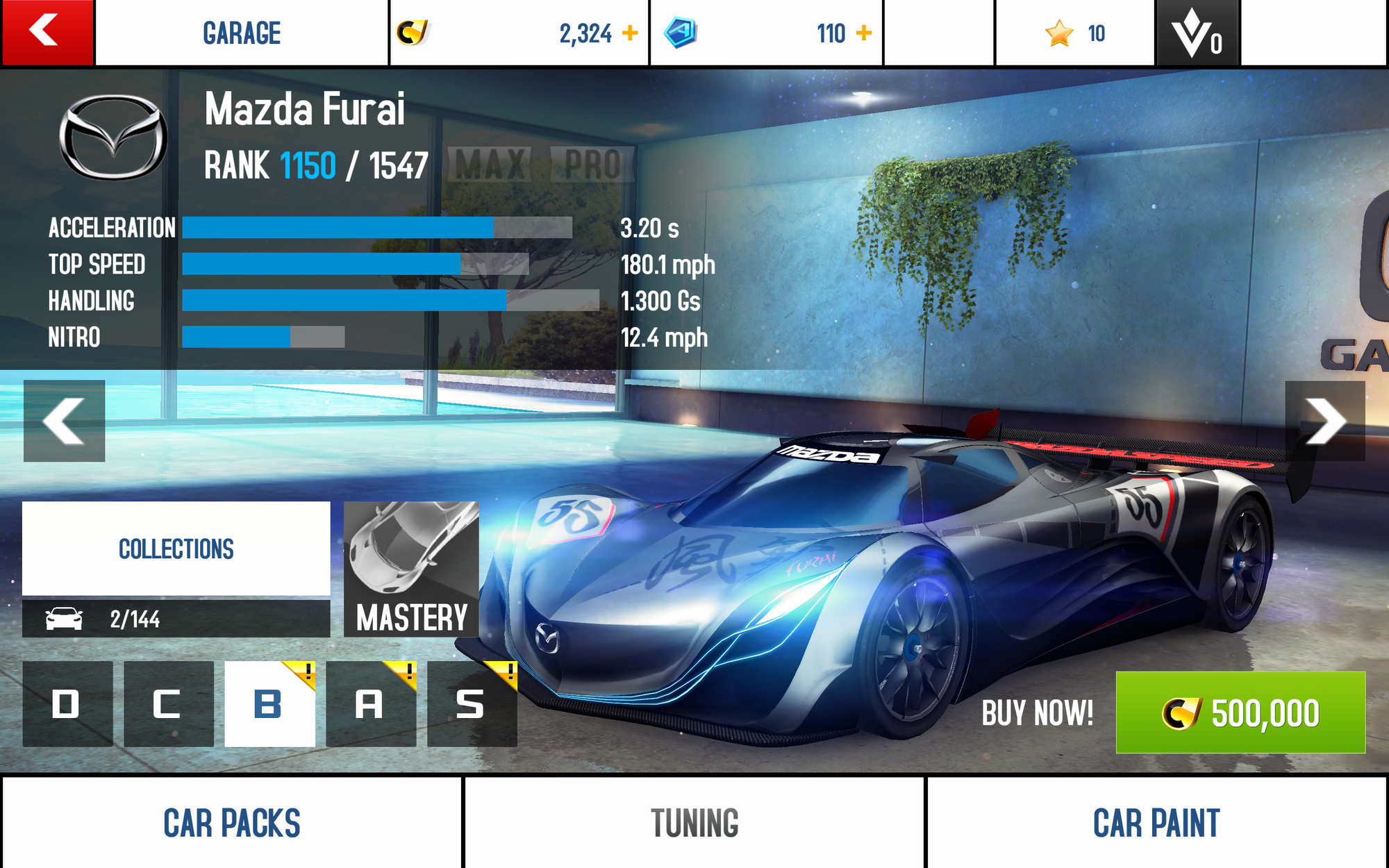The width and height of the screenshot is (1389, 868).
Task: Select the class B tab
Action: click(269, 704)
